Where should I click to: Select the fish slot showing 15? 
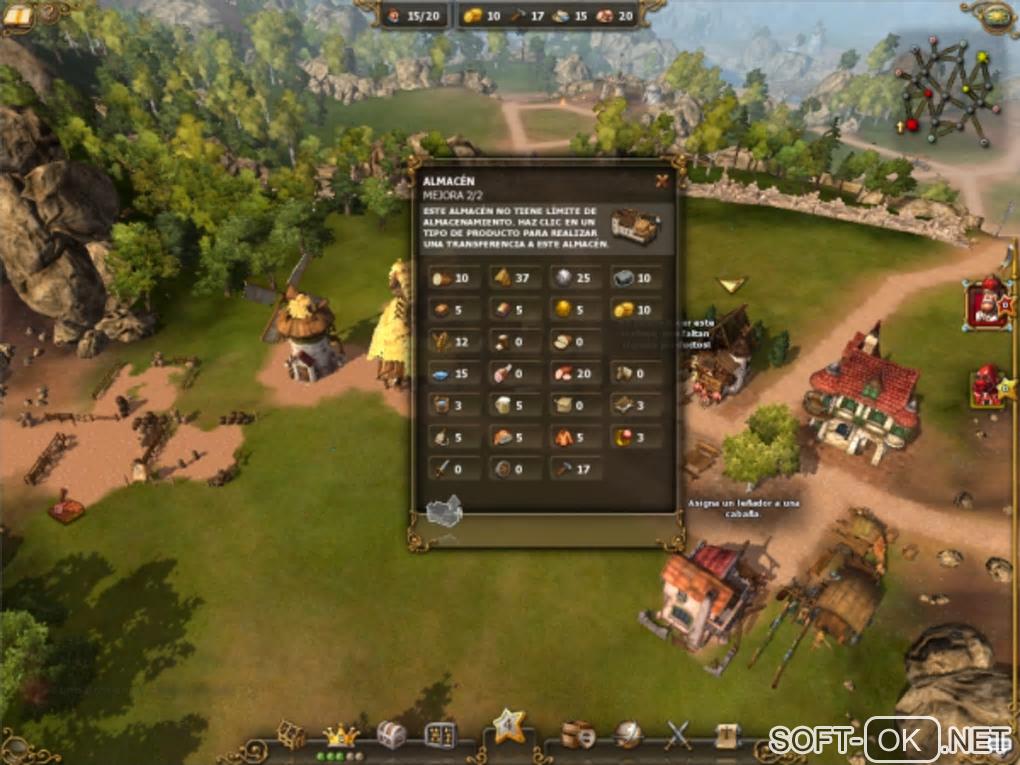(x=454, y=373)
